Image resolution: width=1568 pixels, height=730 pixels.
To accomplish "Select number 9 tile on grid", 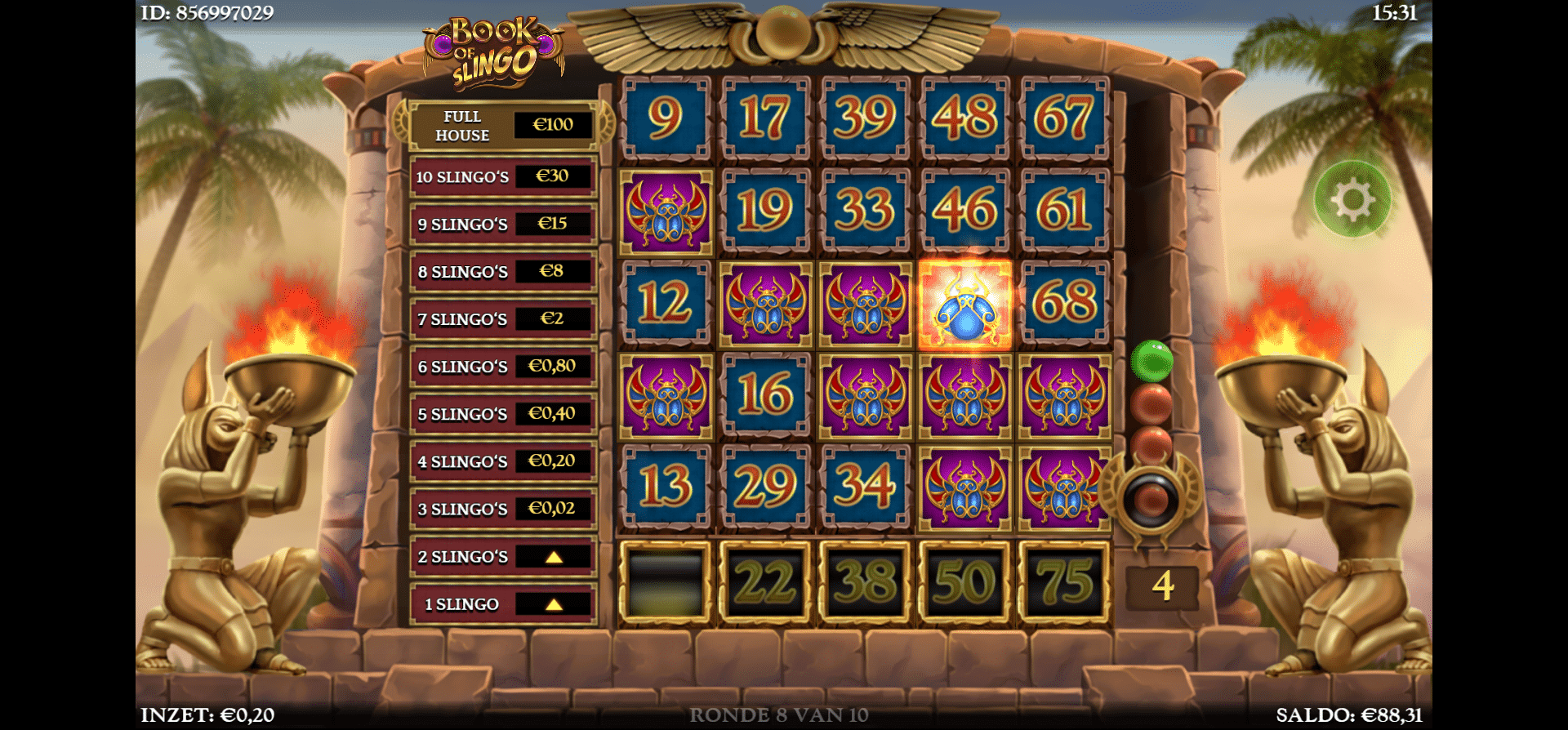I will pos(666,118).
